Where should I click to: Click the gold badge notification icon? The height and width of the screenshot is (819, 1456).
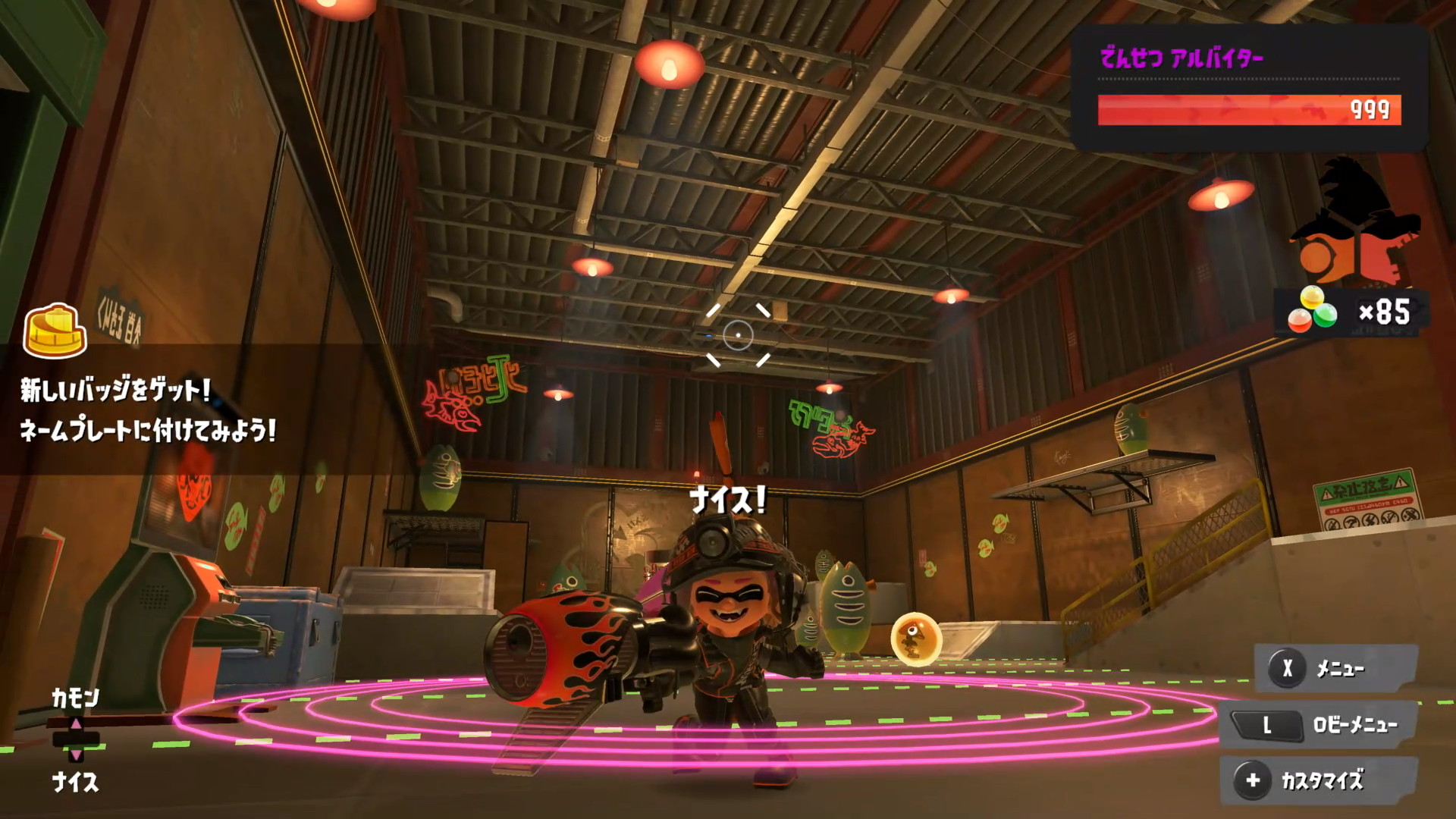pos(55,331)
